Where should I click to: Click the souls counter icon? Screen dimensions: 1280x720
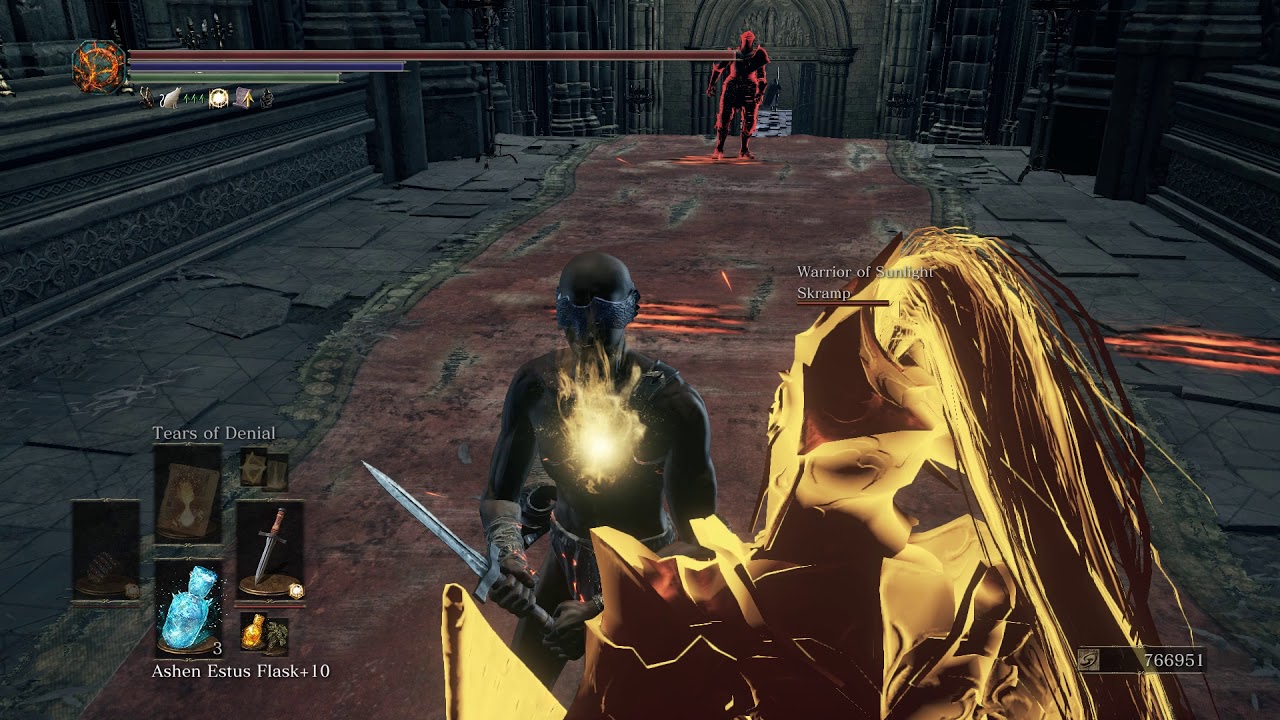pyautogui.click(x=1092, y=660)
